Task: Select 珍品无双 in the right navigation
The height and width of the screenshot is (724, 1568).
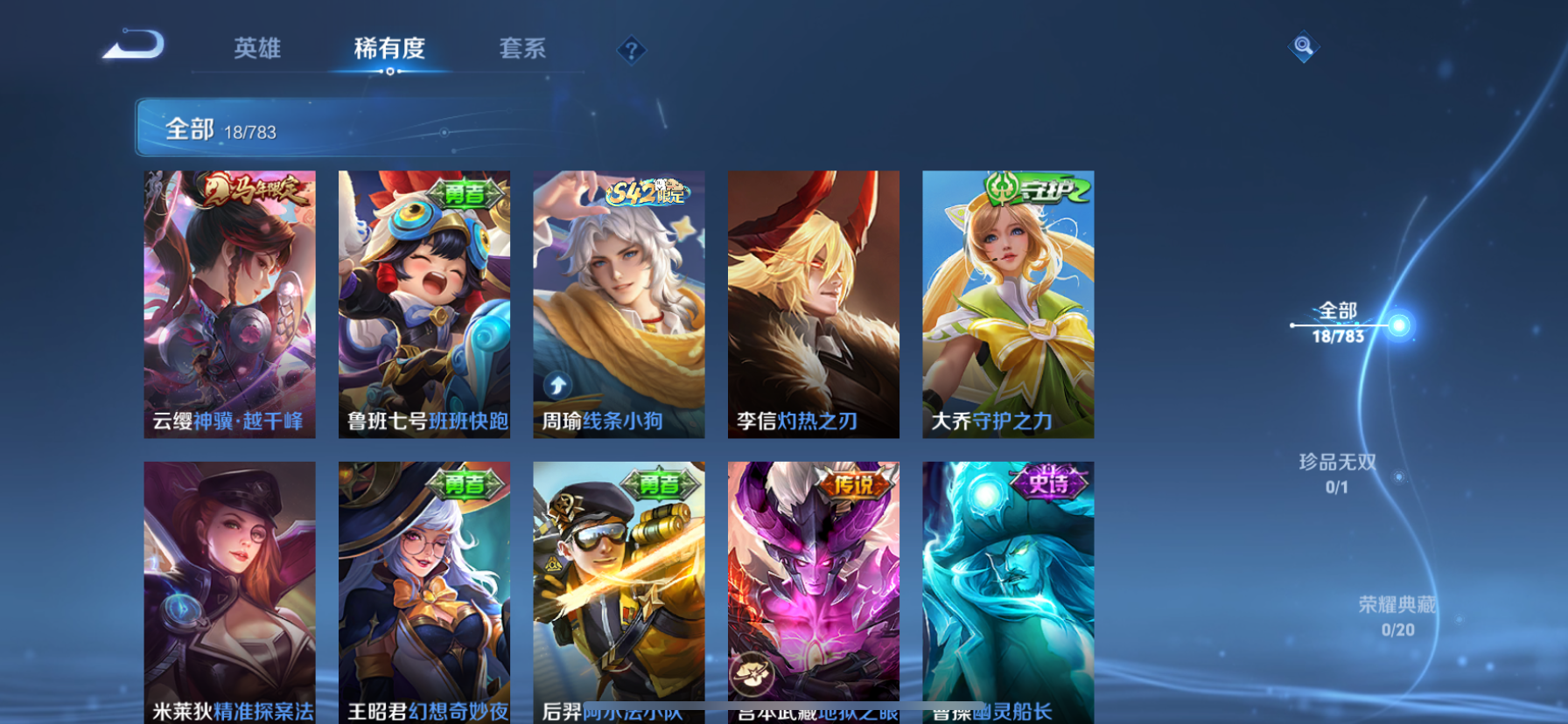Action: coord(1337,463)
